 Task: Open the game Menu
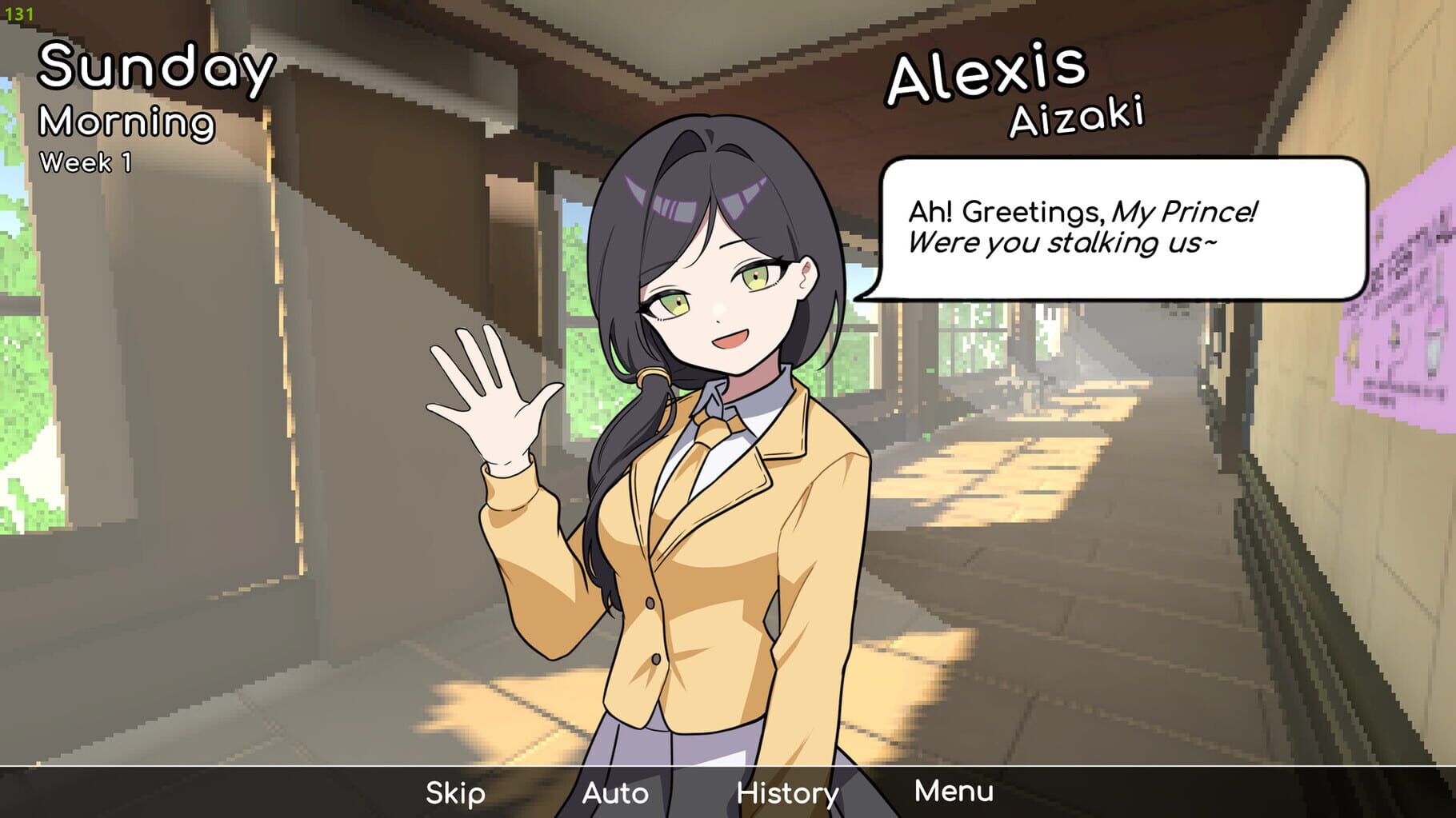tap(954, 793)
